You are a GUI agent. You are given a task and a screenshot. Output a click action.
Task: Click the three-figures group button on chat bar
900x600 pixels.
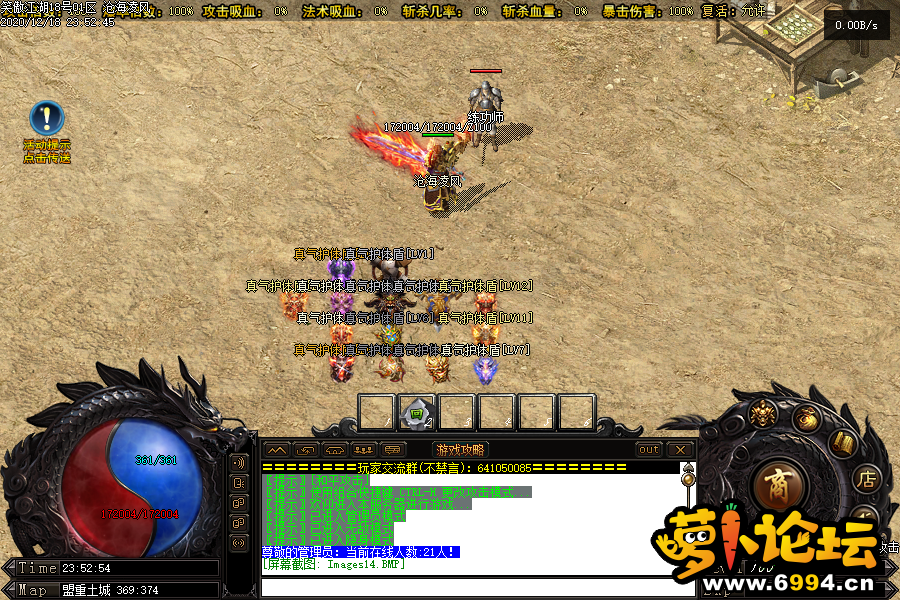click(x=364, y=450)
